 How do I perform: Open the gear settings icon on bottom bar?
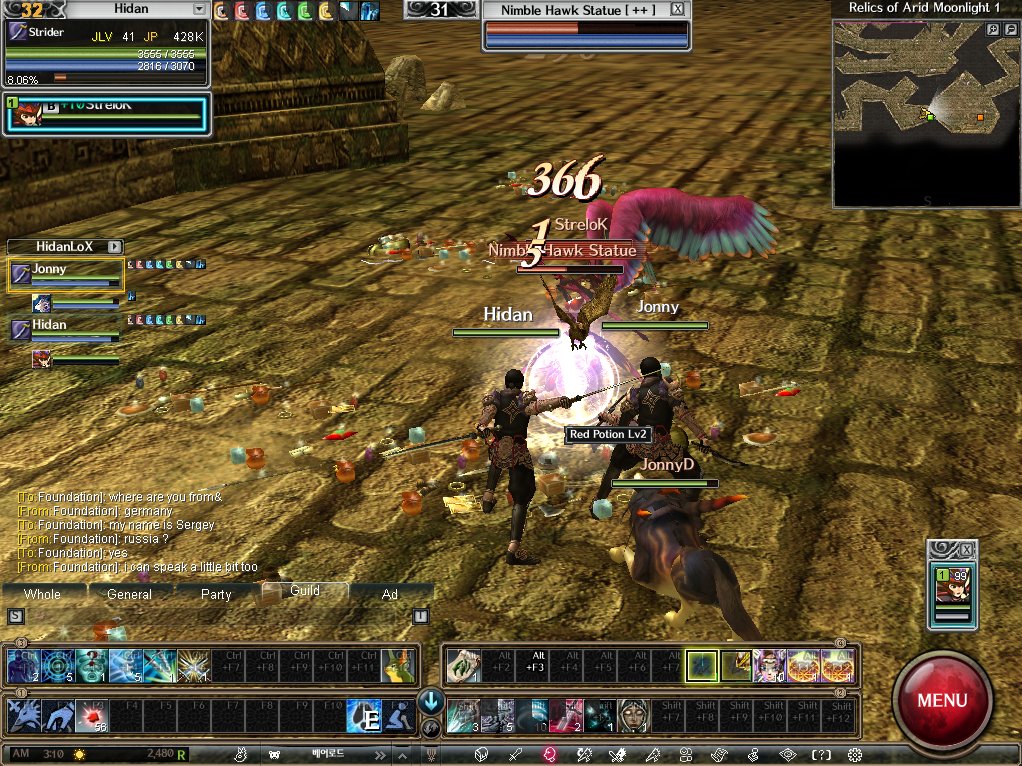855,754
